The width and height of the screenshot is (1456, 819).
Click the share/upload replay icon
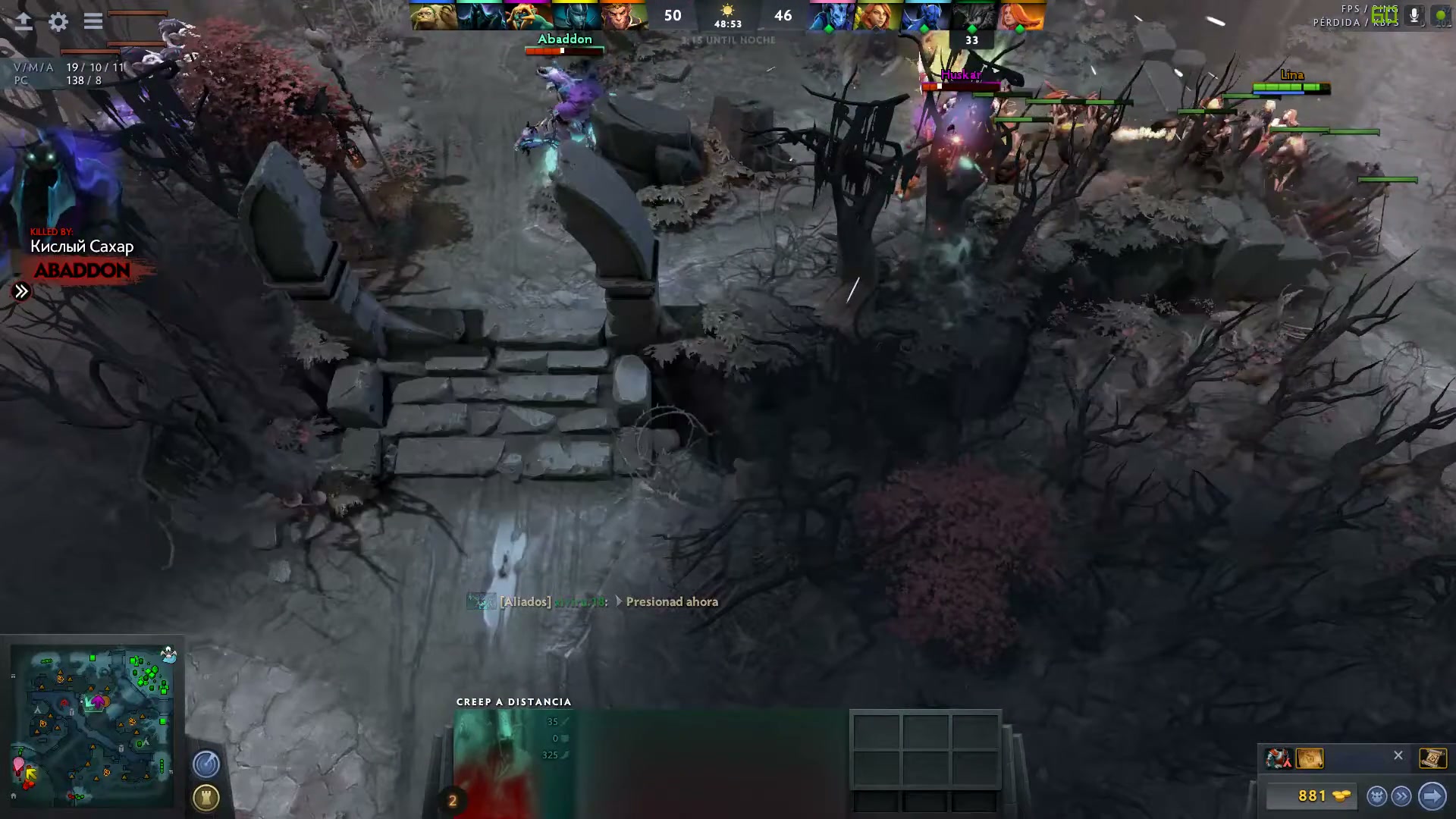[24, 22]
